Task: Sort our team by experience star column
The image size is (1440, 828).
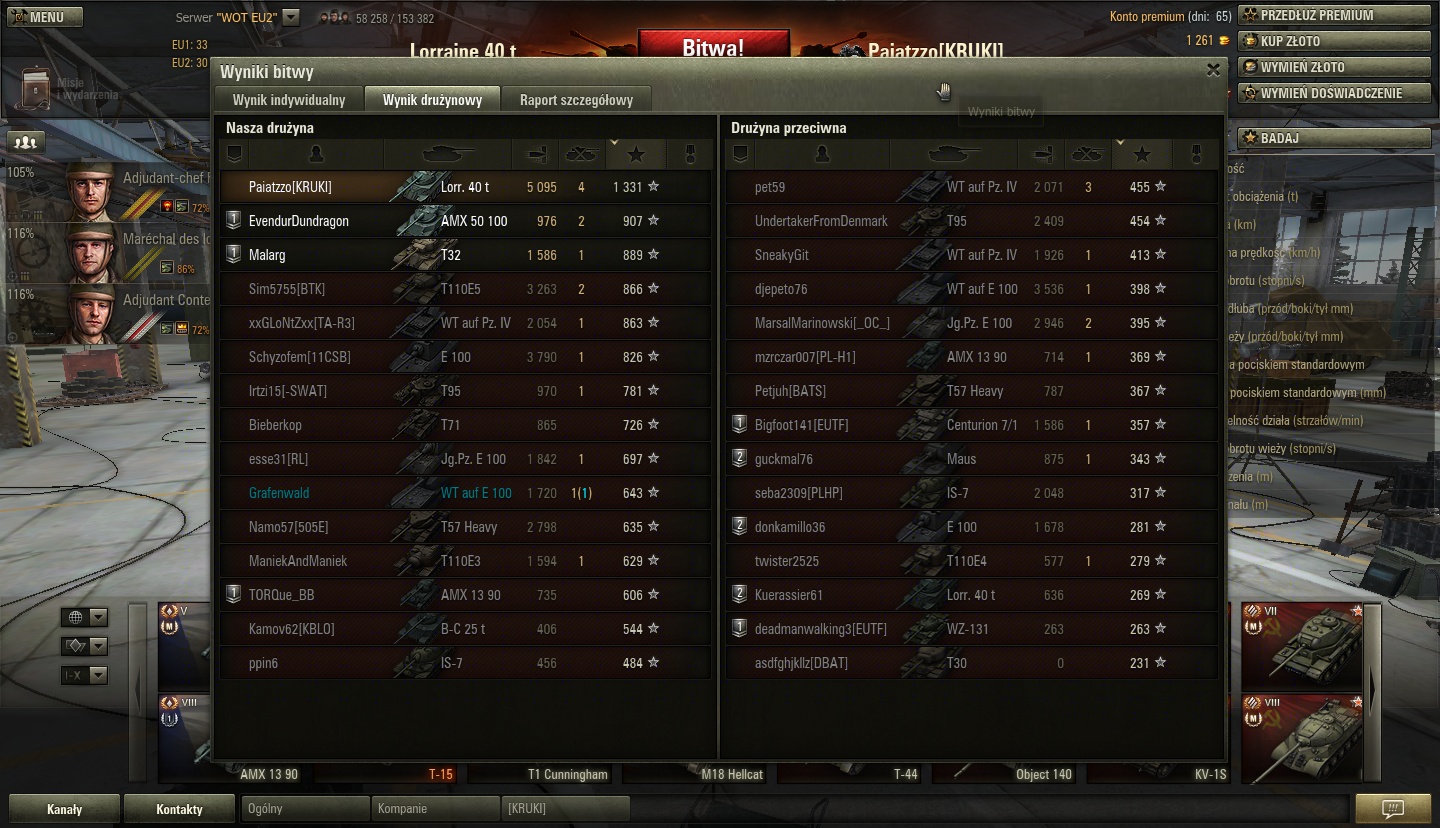Action: (636, 155)
